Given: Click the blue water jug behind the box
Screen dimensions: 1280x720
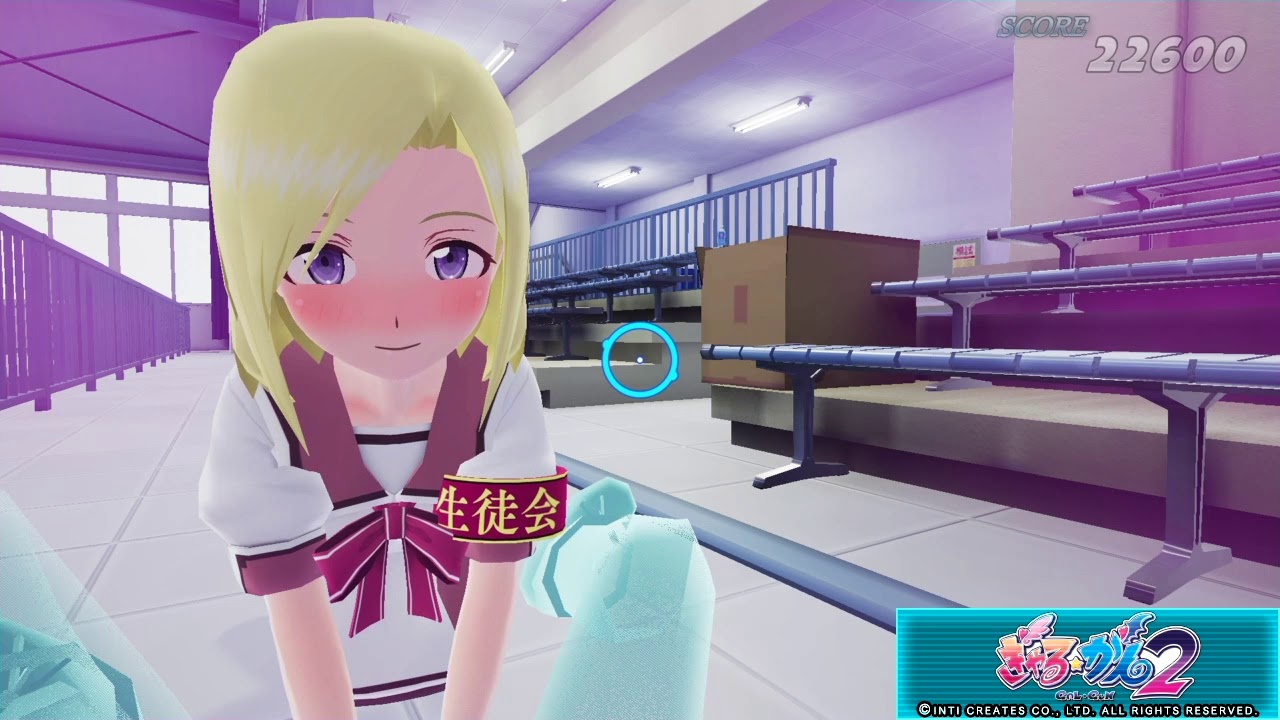Looking at the screenshot, I should coord(722,238).
